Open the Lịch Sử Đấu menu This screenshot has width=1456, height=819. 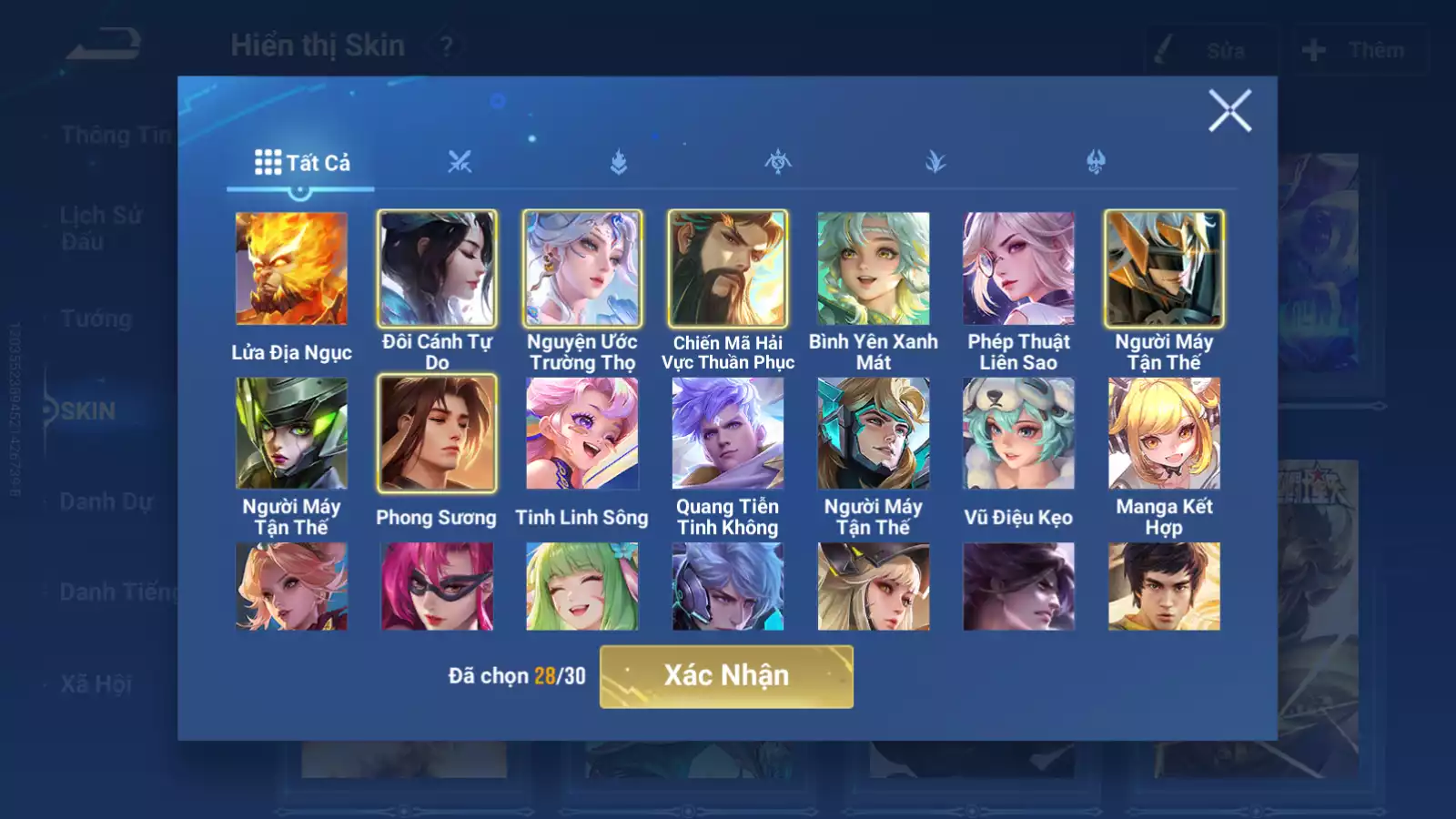pos(101,227)
